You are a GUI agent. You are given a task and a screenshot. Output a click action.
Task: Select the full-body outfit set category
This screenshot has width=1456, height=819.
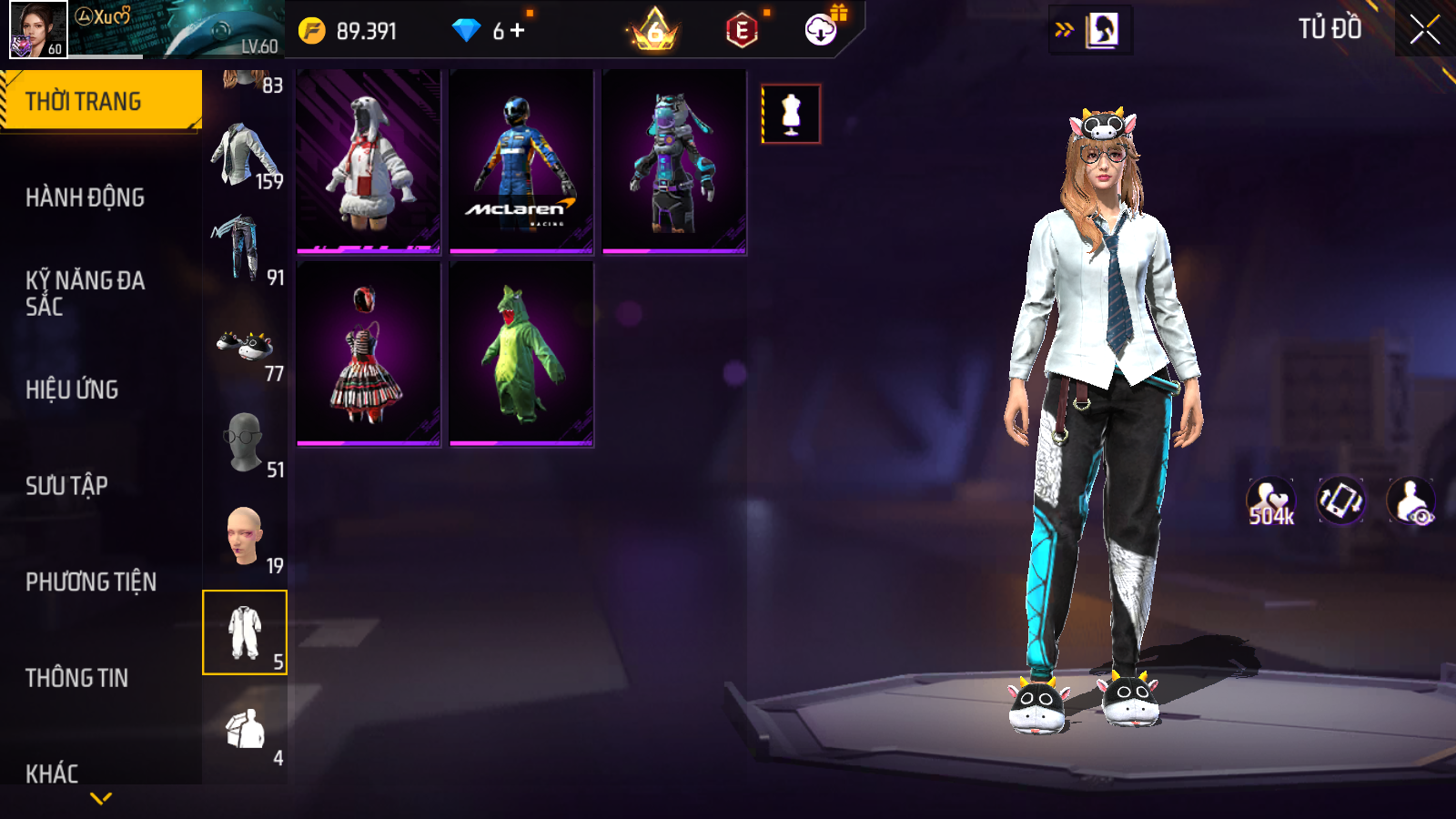(245, 632)
